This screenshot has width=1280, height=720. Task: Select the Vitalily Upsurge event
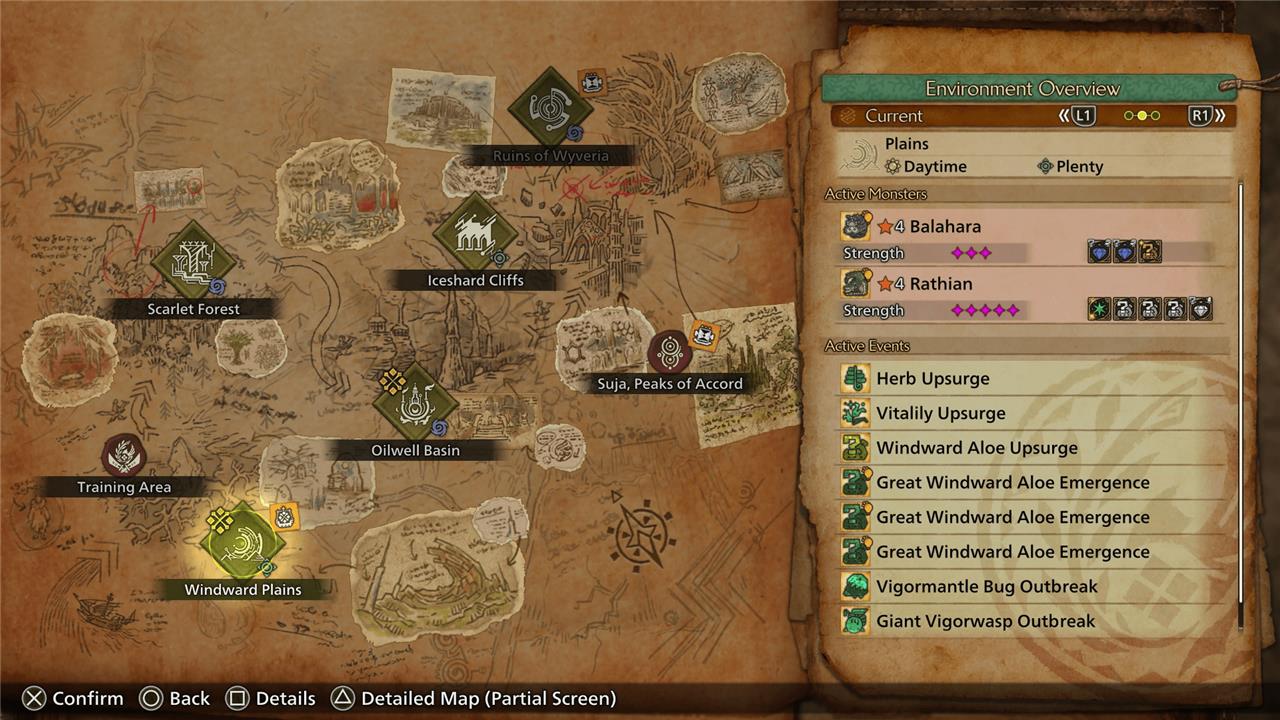[x=1030, y=413]
